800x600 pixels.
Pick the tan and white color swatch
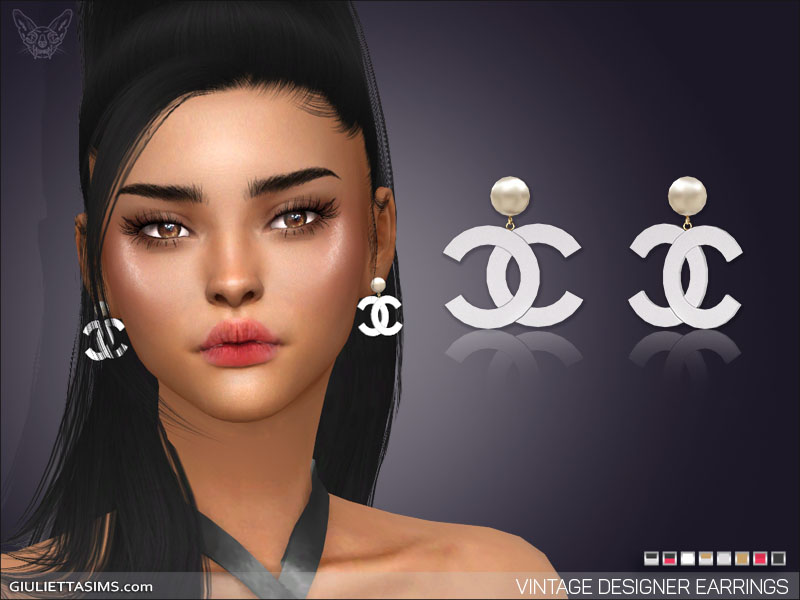[706, 558]
